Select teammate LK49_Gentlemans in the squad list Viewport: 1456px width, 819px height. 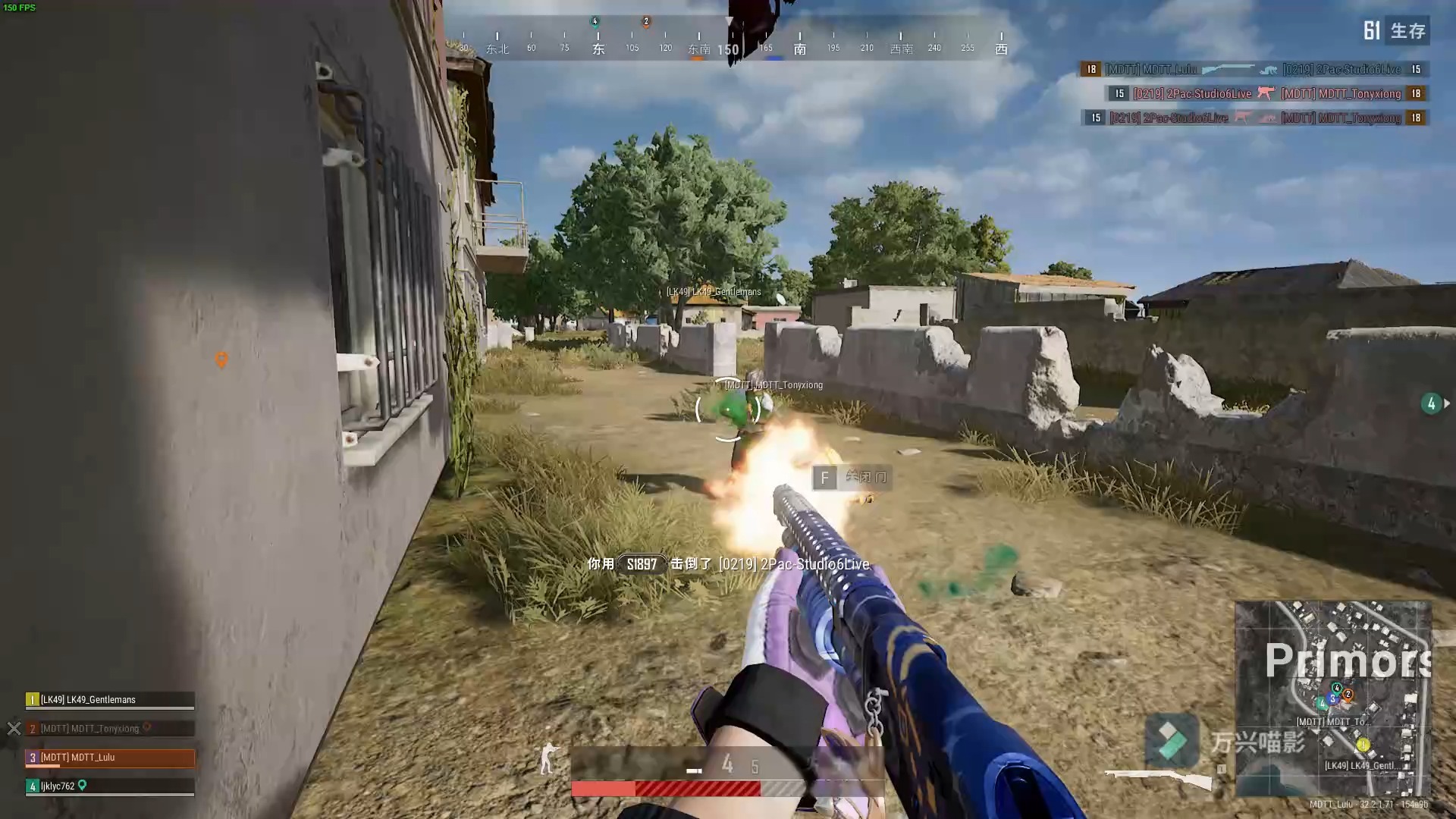click(x=110, y=699)
